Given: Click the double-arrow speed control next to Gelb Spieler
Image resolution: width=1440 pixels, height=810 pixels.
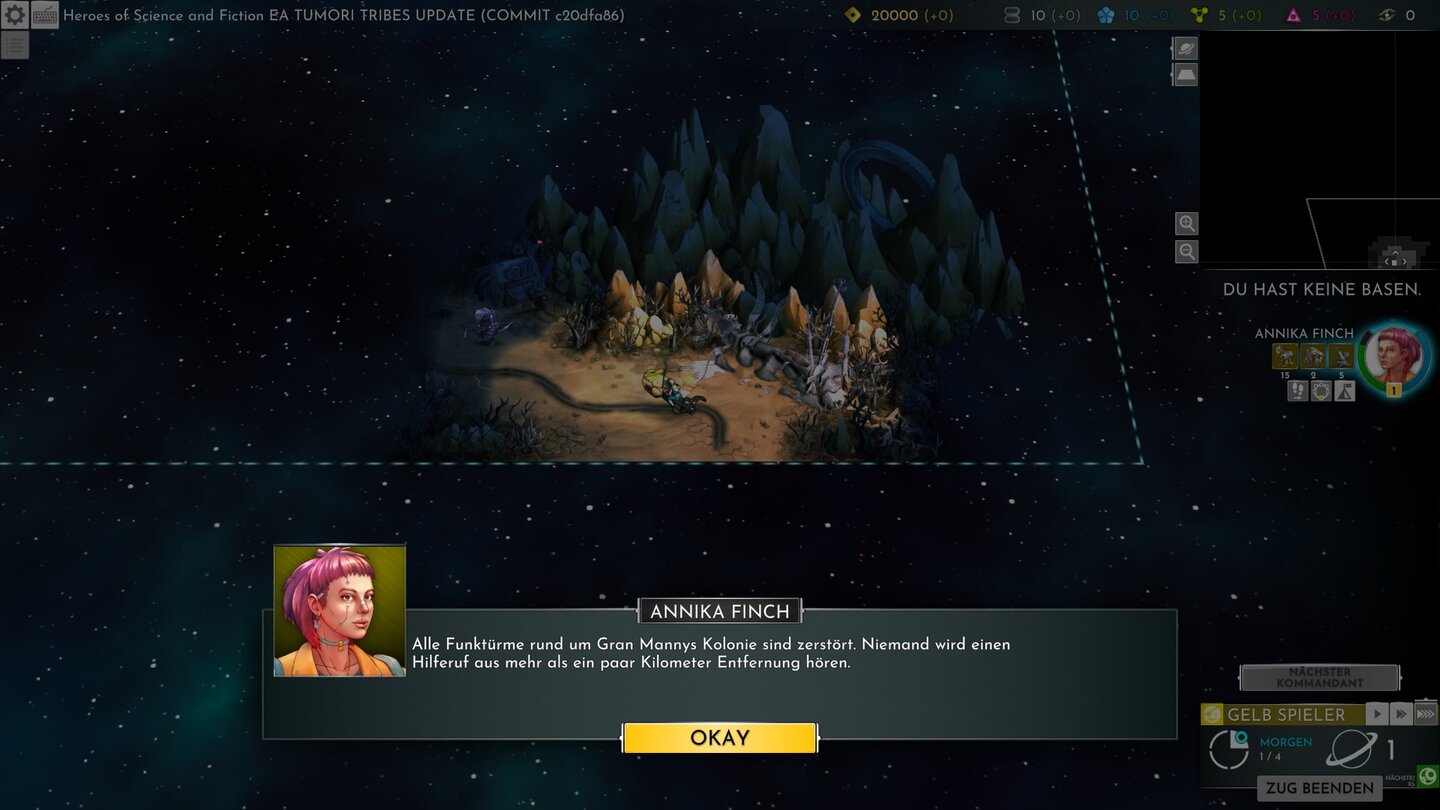Looking at the screenshot, I should [1402, 714].
